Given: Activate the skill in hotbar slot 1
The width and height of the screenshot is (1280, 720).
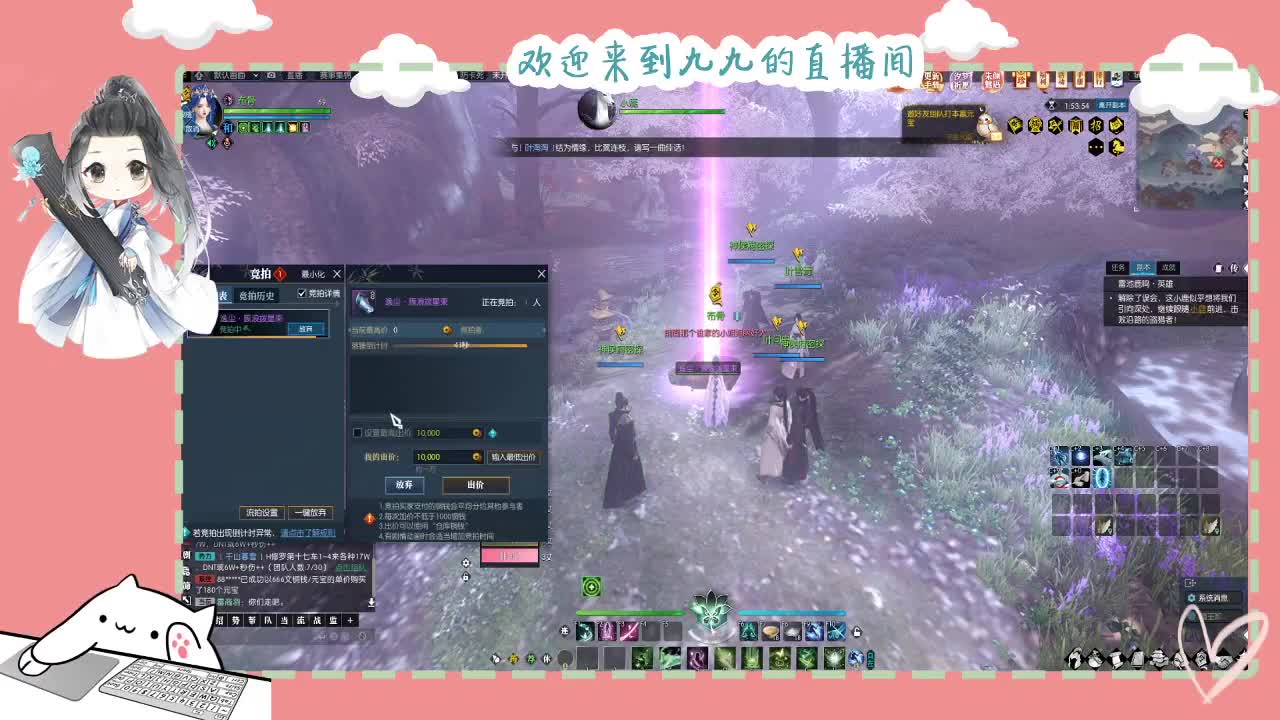Looking at the screenshot, I should 583,631.
